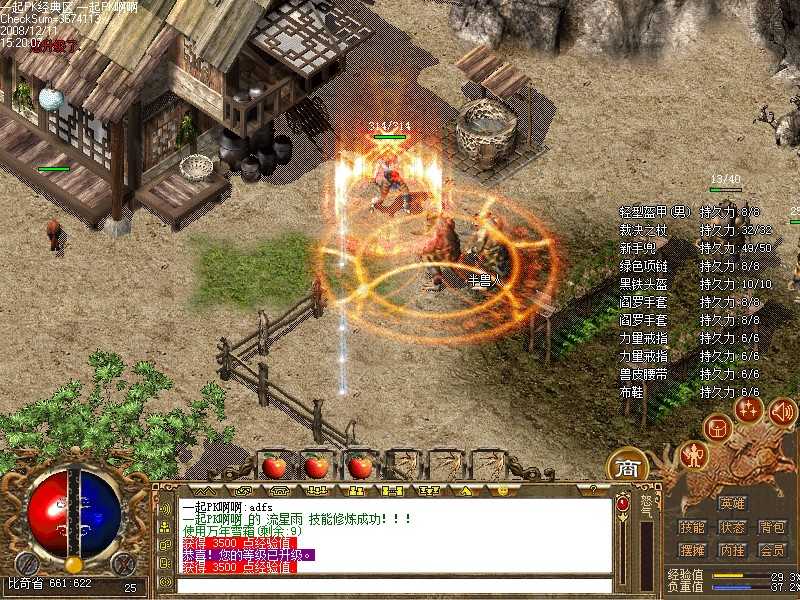
Task: Click the round crossed-swords button beside the orb
Action: [x=122, y=563]
